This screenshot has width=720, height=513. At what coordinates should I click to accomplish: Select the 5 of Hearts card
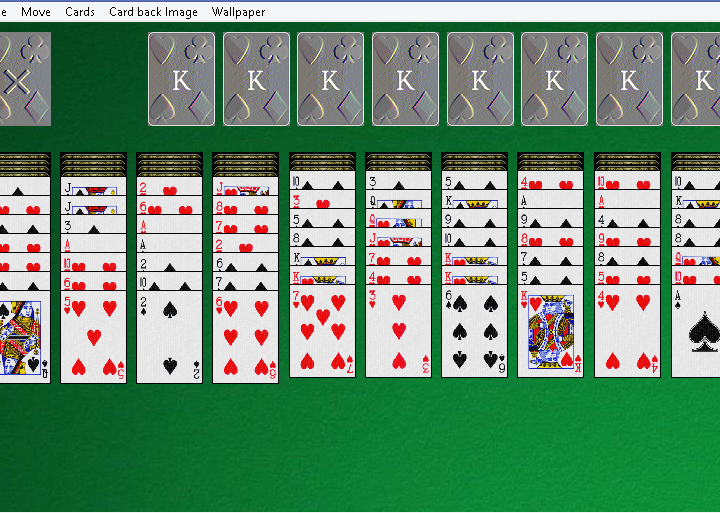(x=94, y=337)
